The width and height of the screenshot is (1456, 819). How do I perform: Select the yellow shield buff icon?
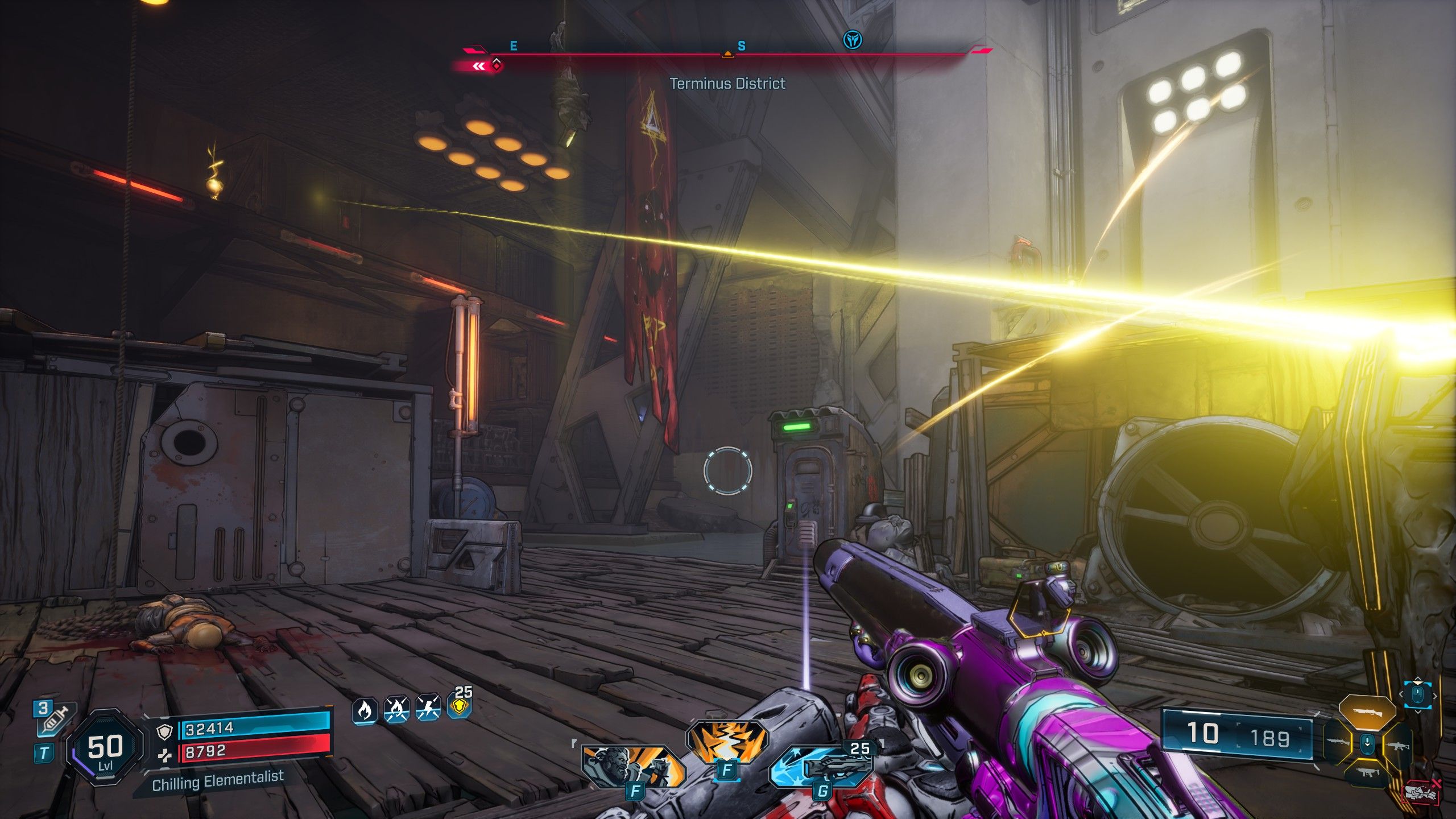point(460,708)
